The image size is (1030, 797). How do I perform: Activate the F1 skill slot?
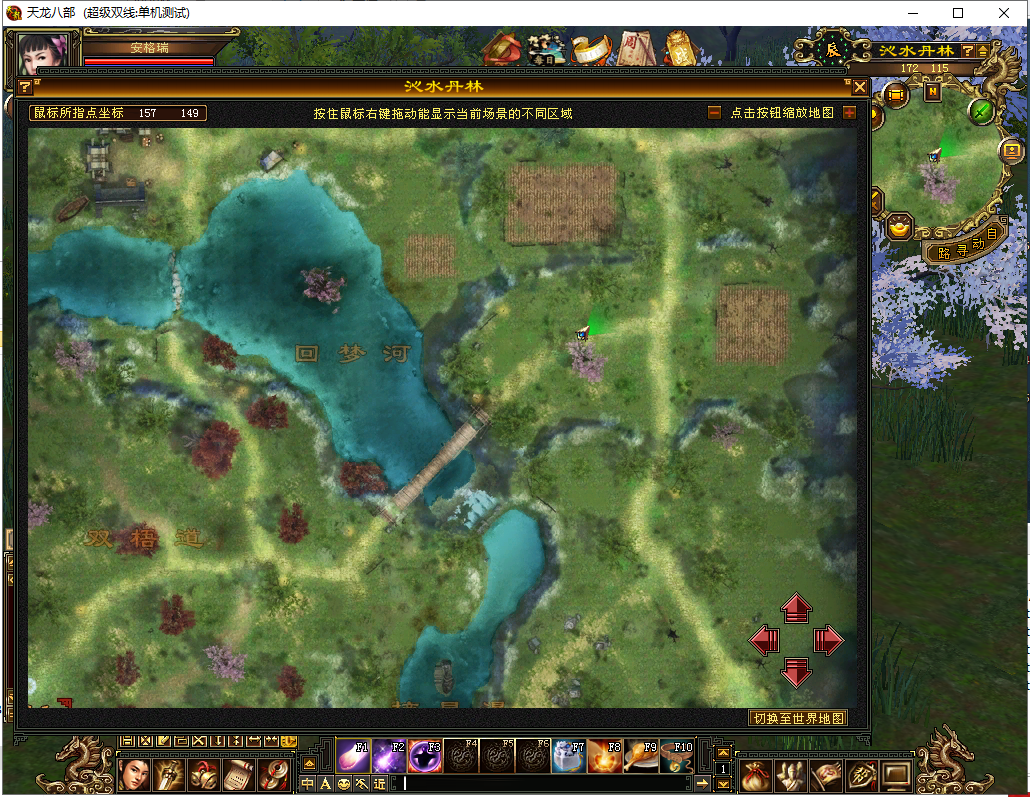coord(353,756)
